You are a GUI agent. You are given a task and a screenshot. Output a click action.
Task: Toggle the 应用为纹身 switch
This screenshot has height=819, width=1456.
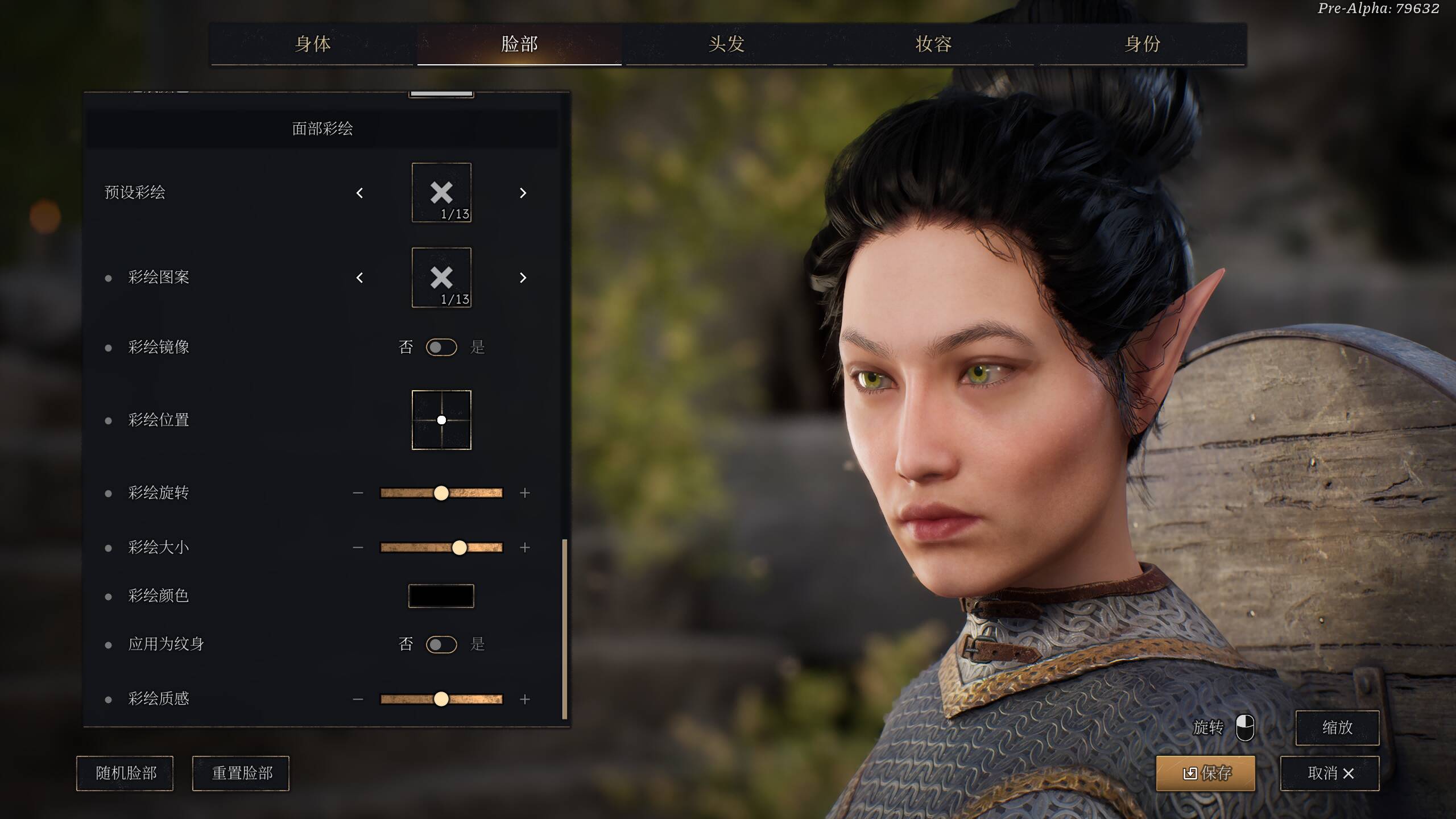coord(441,644)
